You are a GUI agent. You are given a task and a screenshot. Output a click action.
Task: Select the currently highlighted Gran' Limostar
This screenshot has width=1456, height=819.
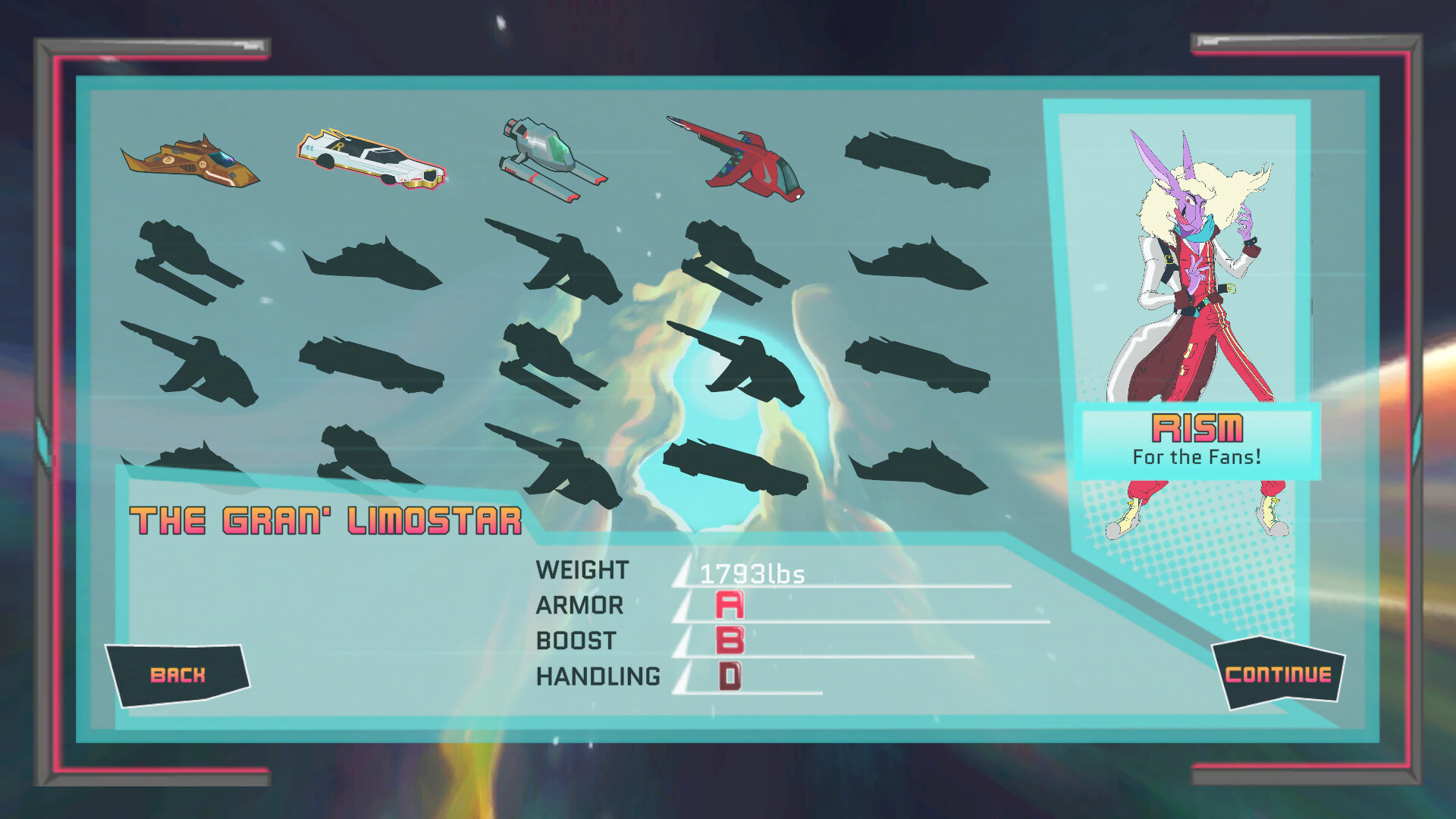click(x=372, y=159)
